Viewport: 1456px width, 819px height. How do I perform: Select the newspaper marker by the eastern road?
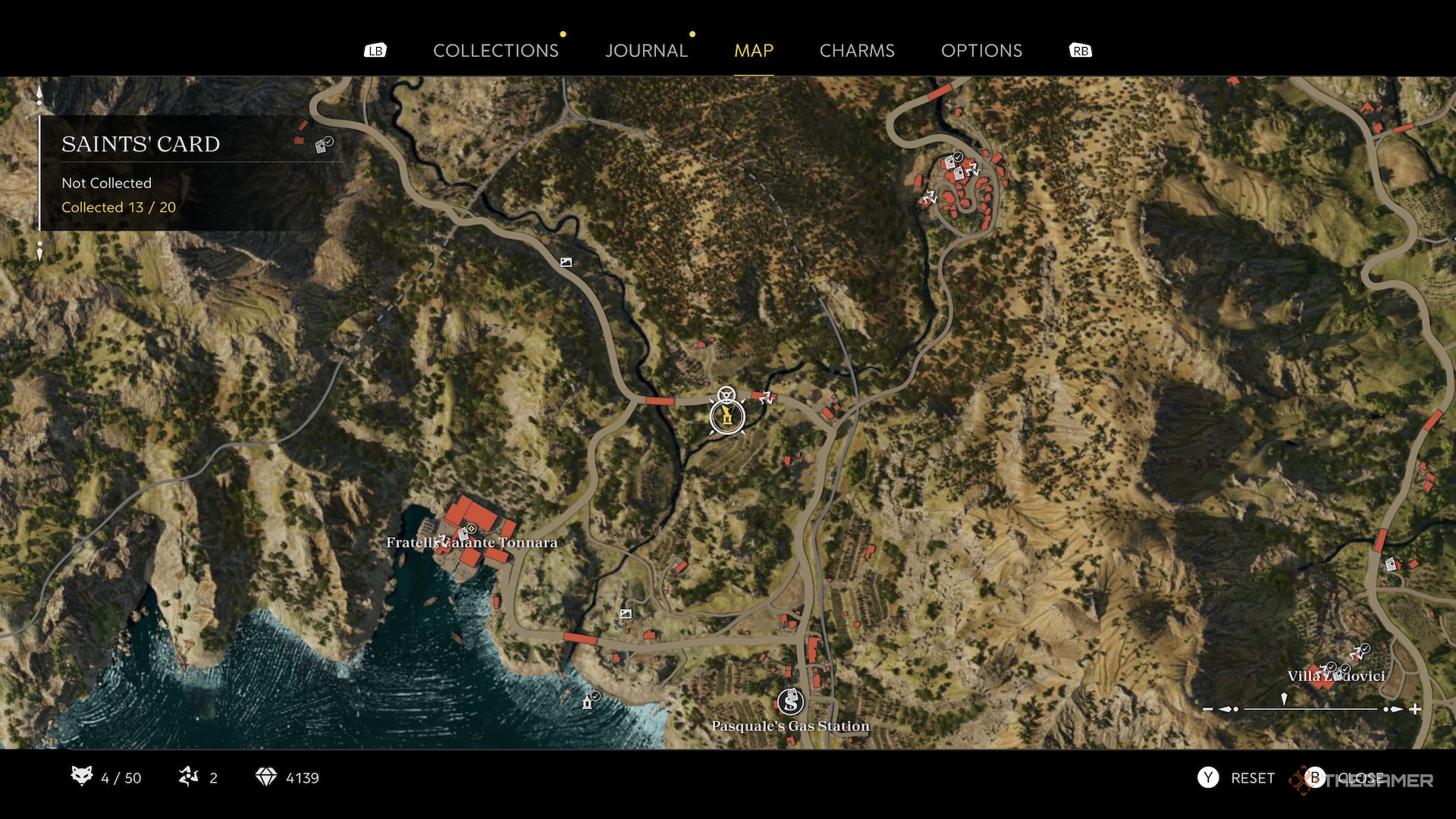1390,564
